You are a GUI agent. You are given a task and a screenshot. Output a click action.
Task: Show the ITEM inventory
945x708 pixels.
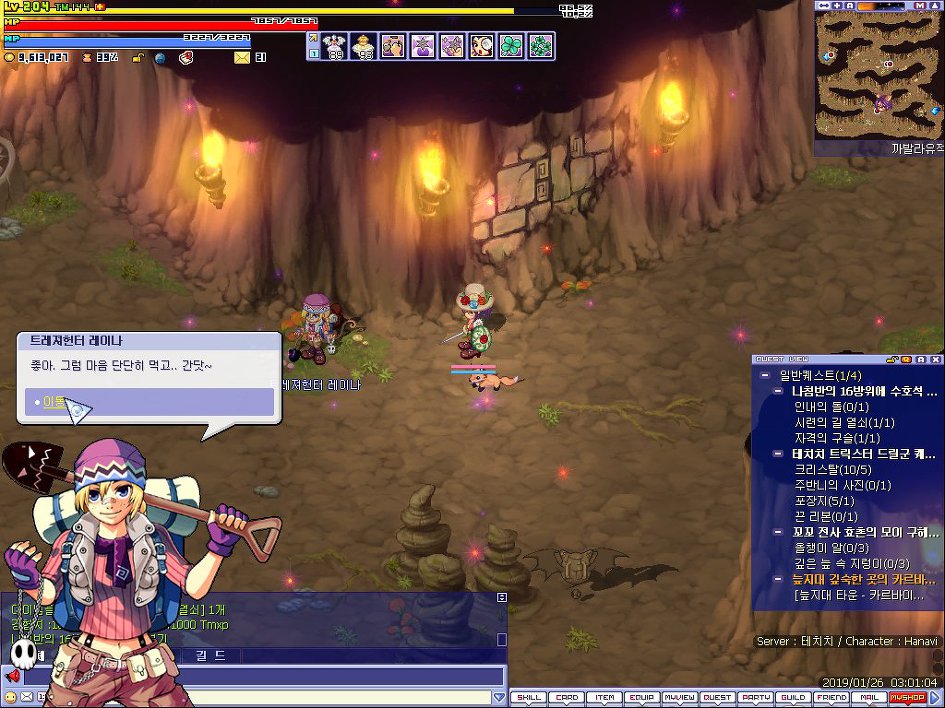604,697
